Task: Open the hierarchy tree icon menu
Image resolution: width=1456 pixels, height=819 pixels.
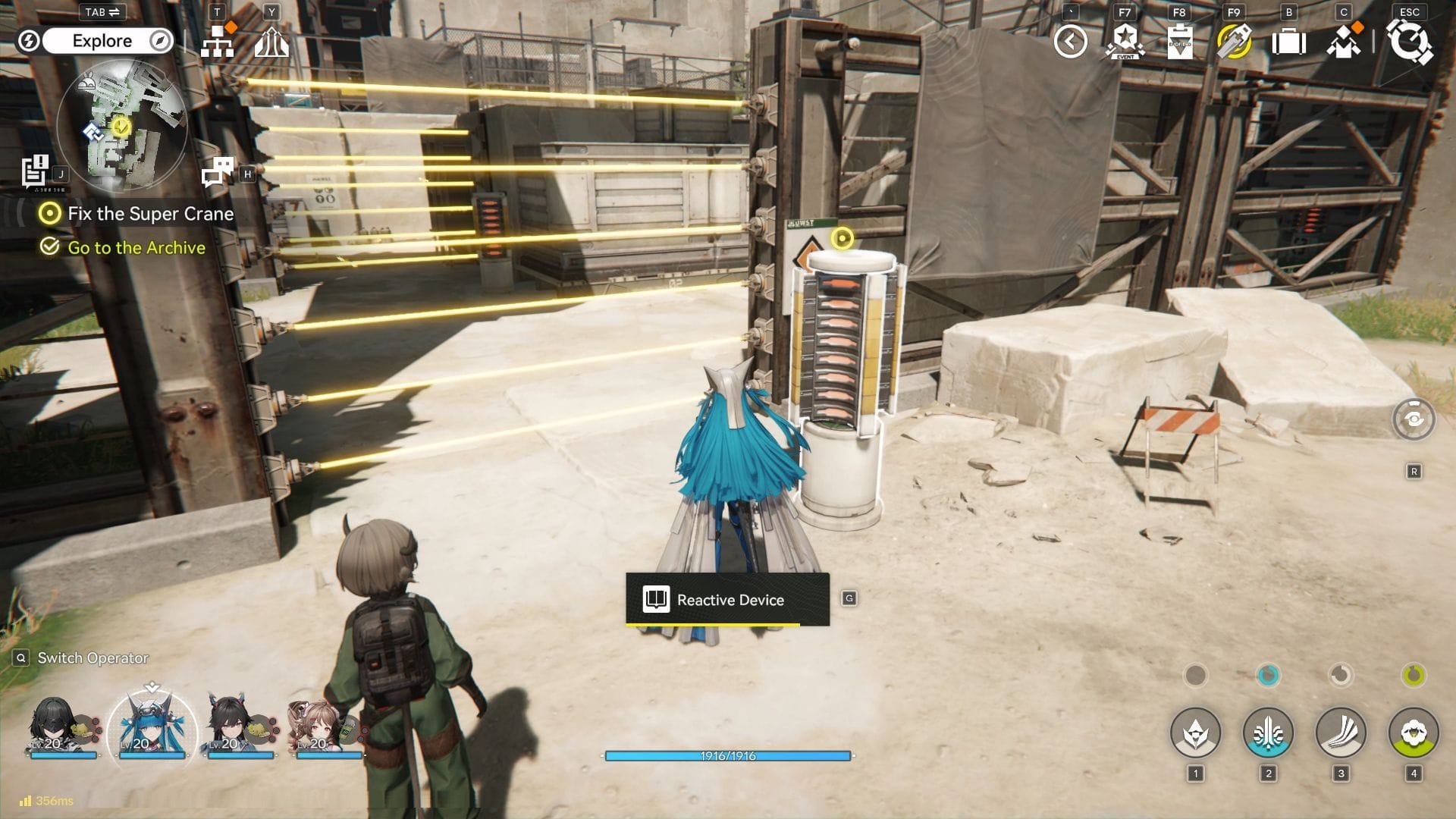Action: point(218,42)
